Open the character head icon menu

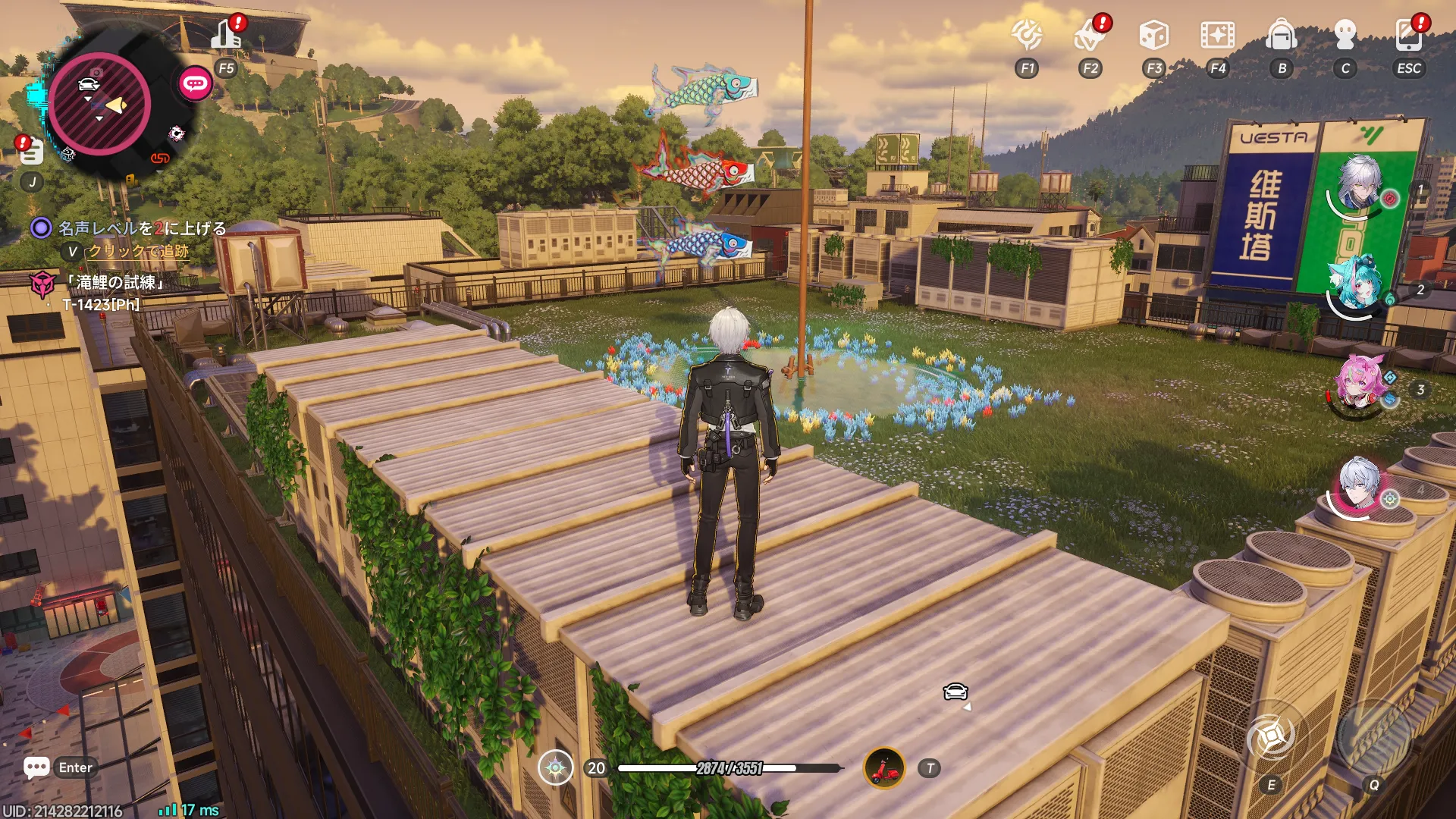(1345, 35)
